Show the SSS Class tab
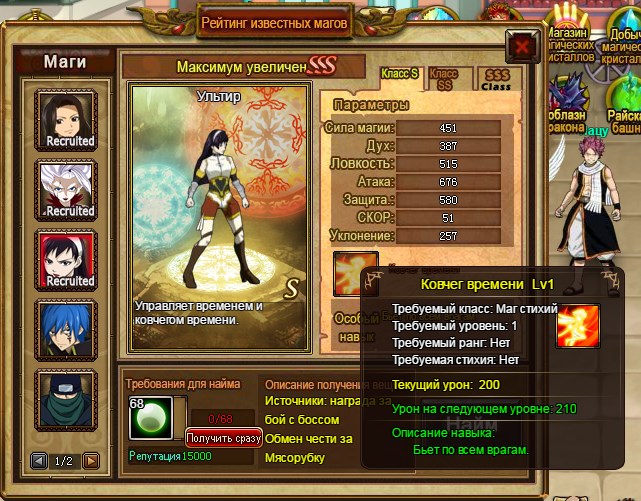The image size is (641, 501). [496, 79]
